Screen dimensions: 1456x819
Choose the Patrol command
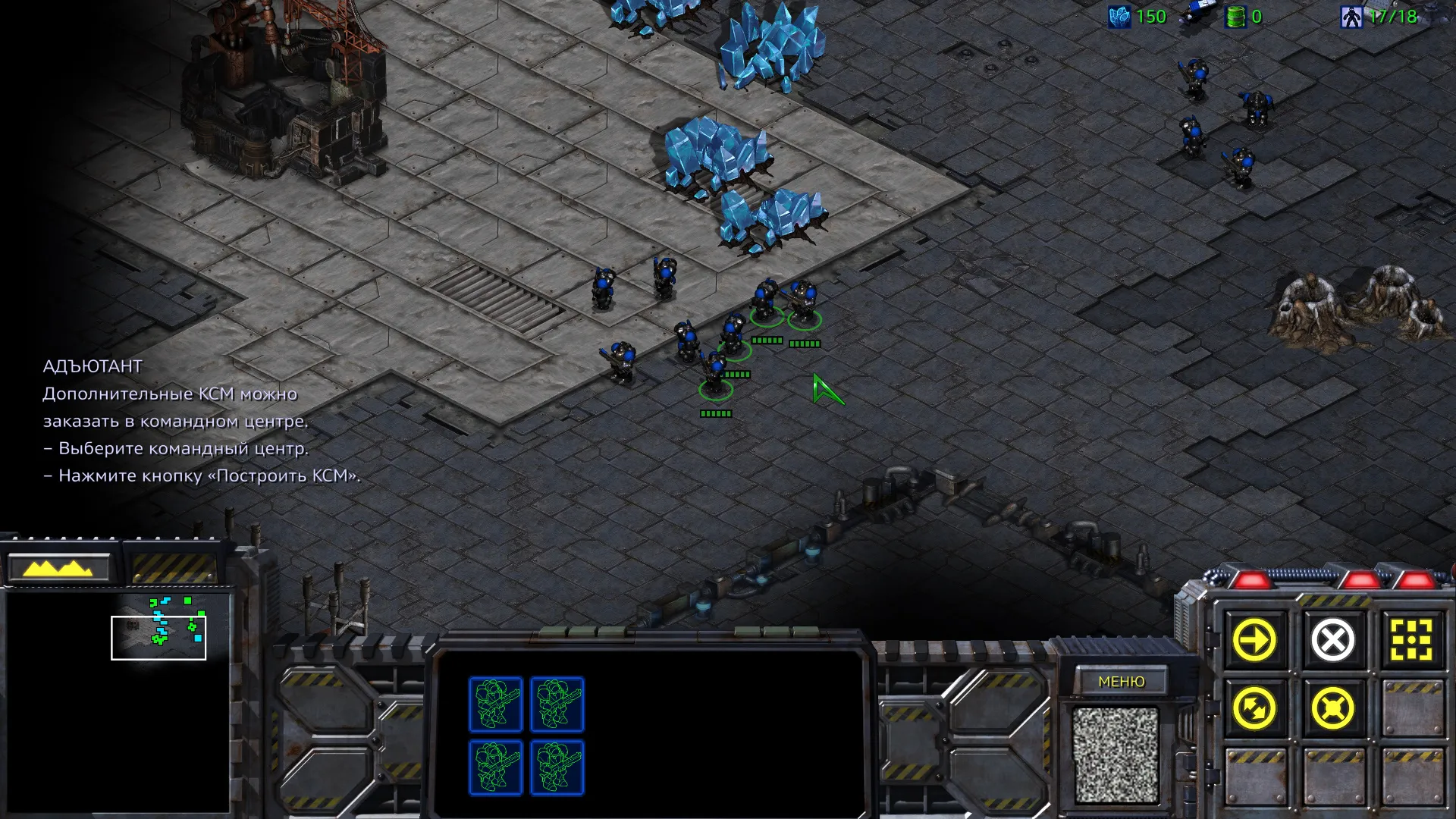[1254, 709]
